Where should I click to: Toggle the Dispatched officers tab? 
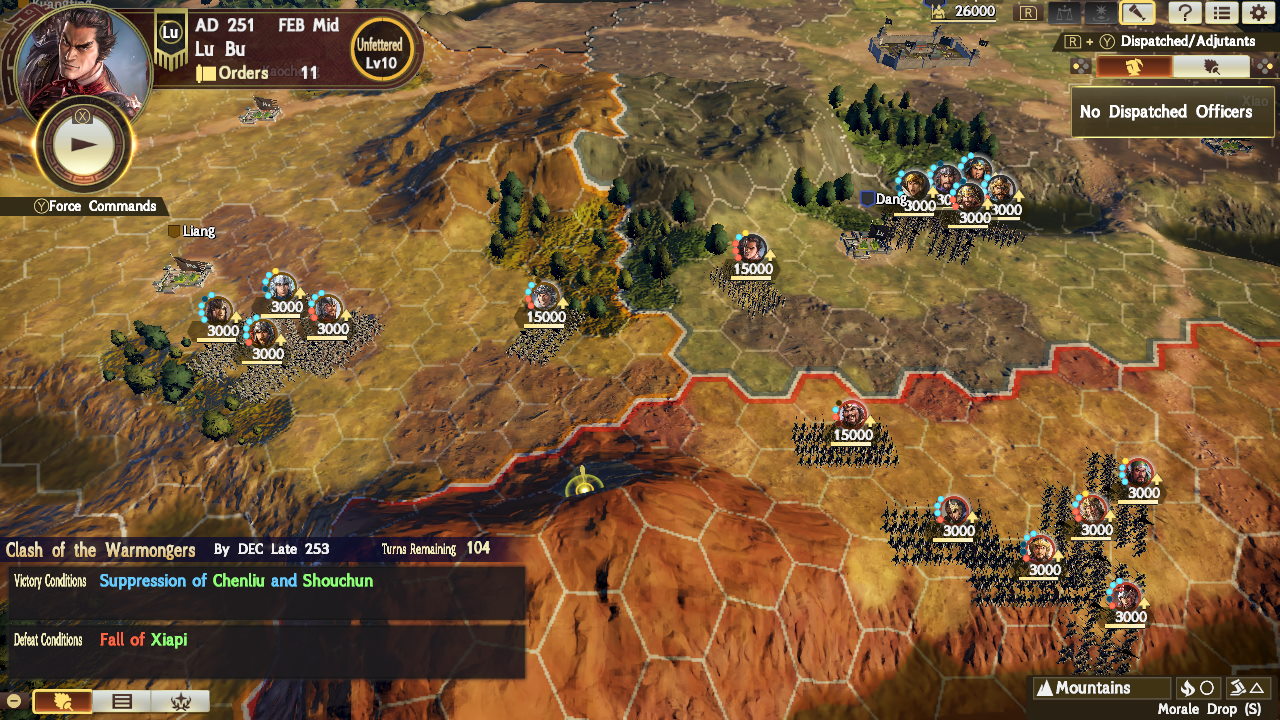(1134, 68)
